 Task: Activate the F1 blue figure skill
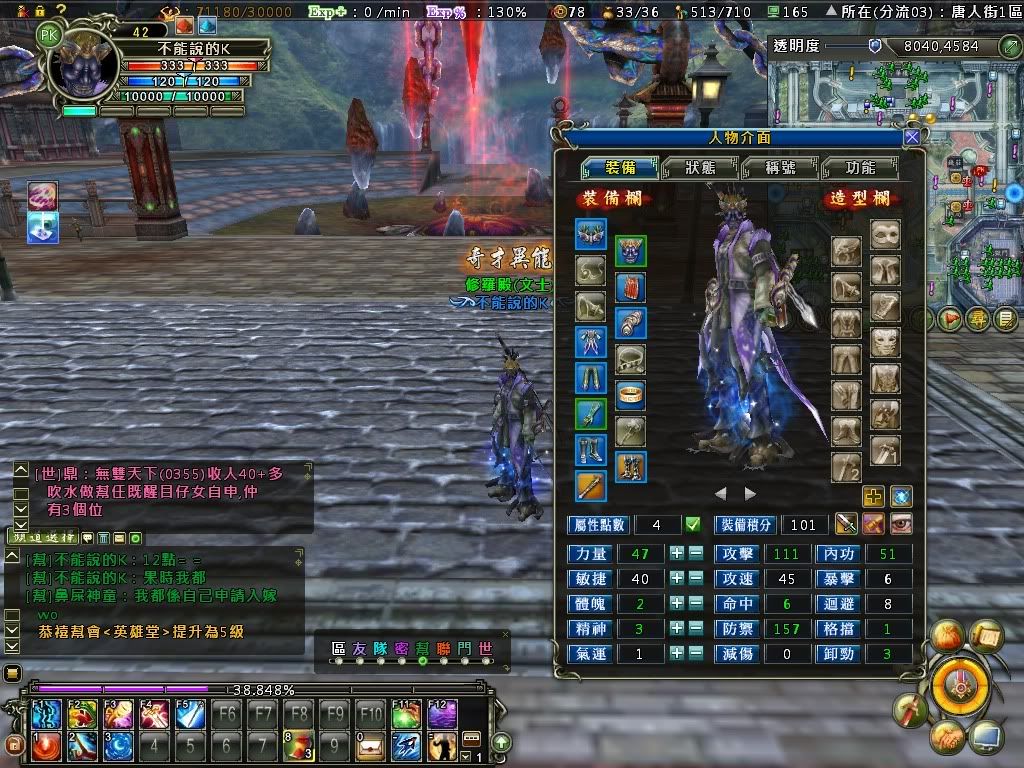click(46, 714)
